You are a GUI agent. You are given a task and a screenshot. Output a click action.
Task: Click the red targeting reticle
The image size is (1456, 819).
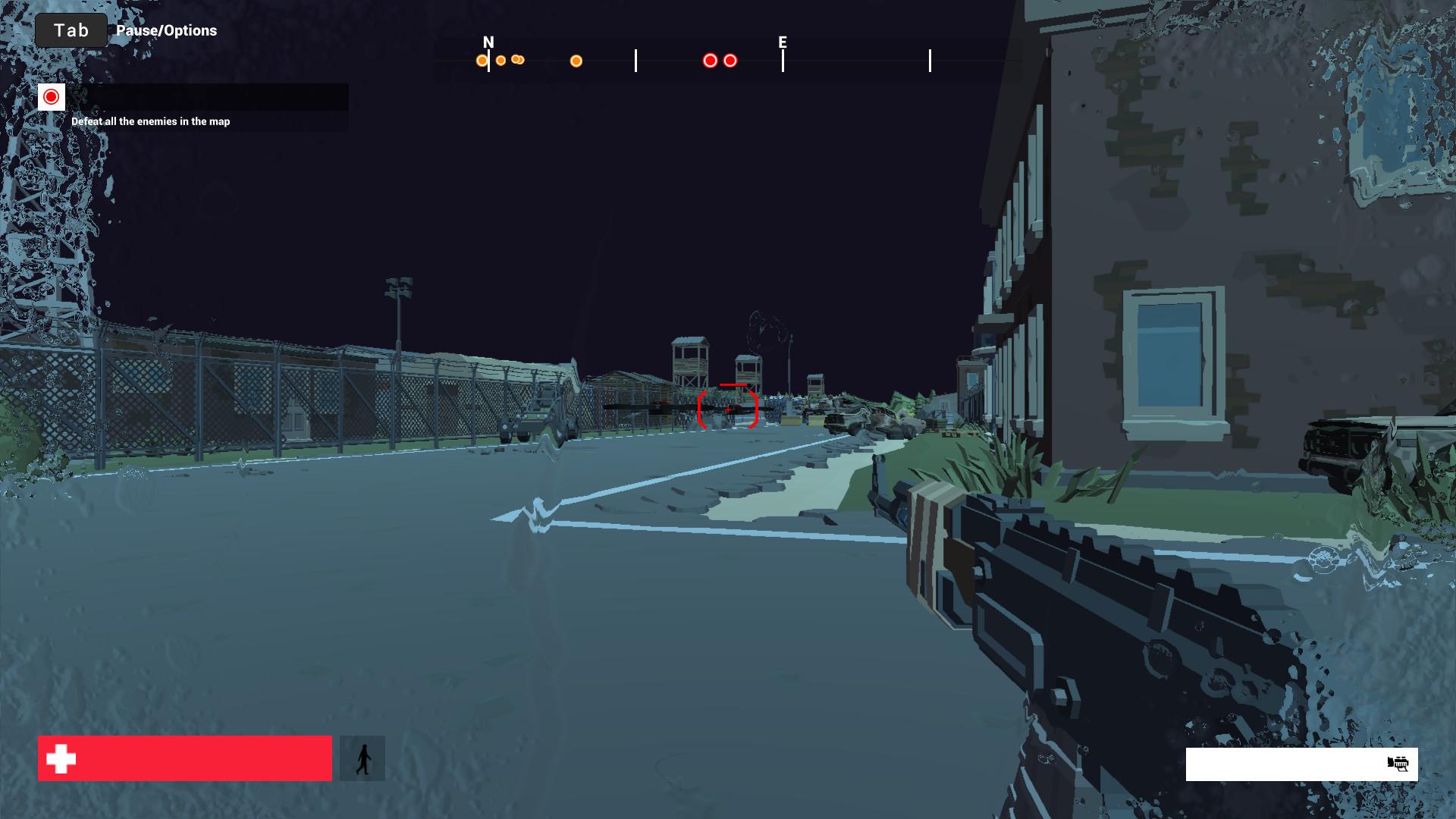728,408
